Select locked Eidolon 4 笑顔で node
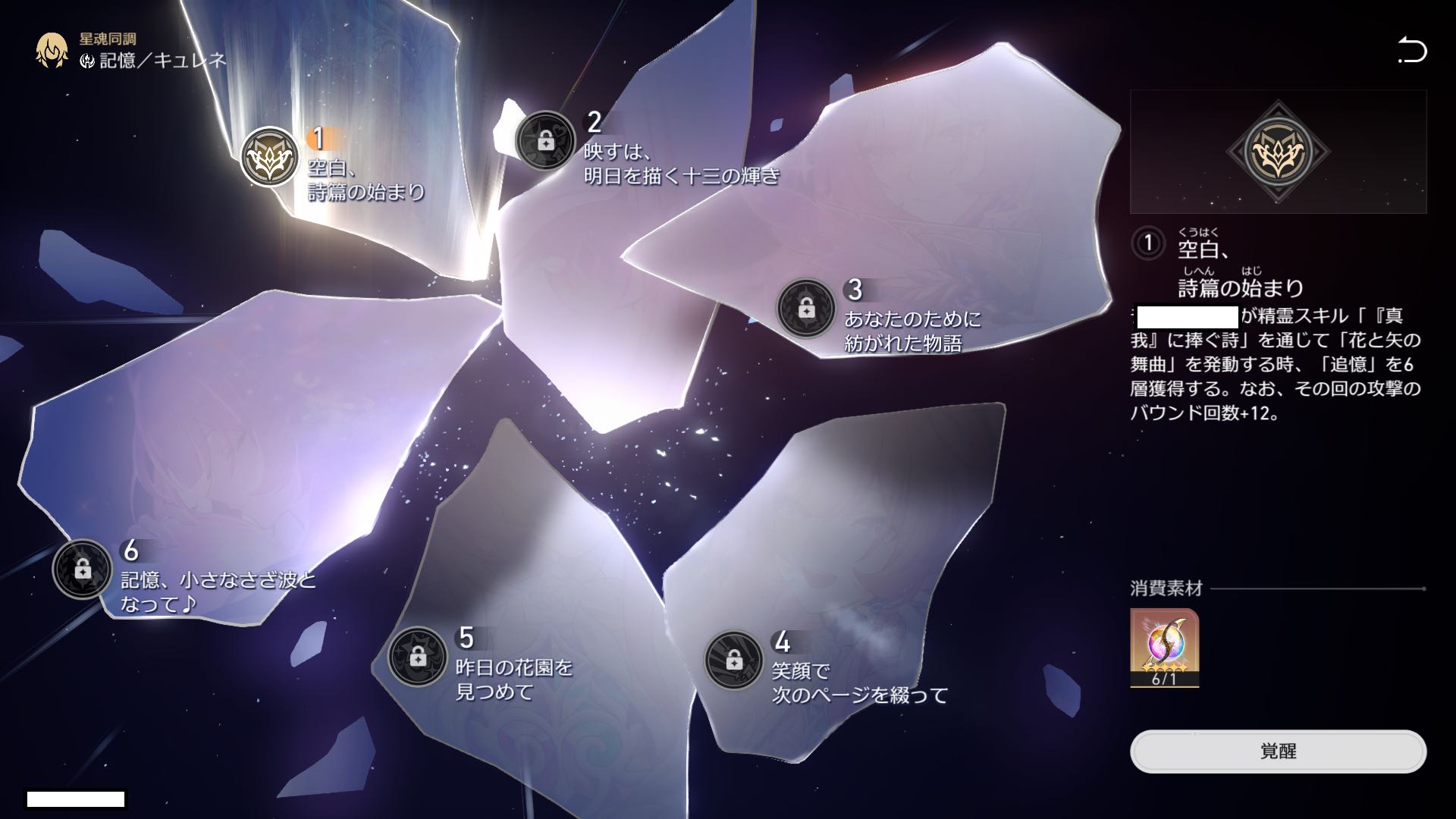The height and width of the screenshot is (819, 1456). coord(733,660)
